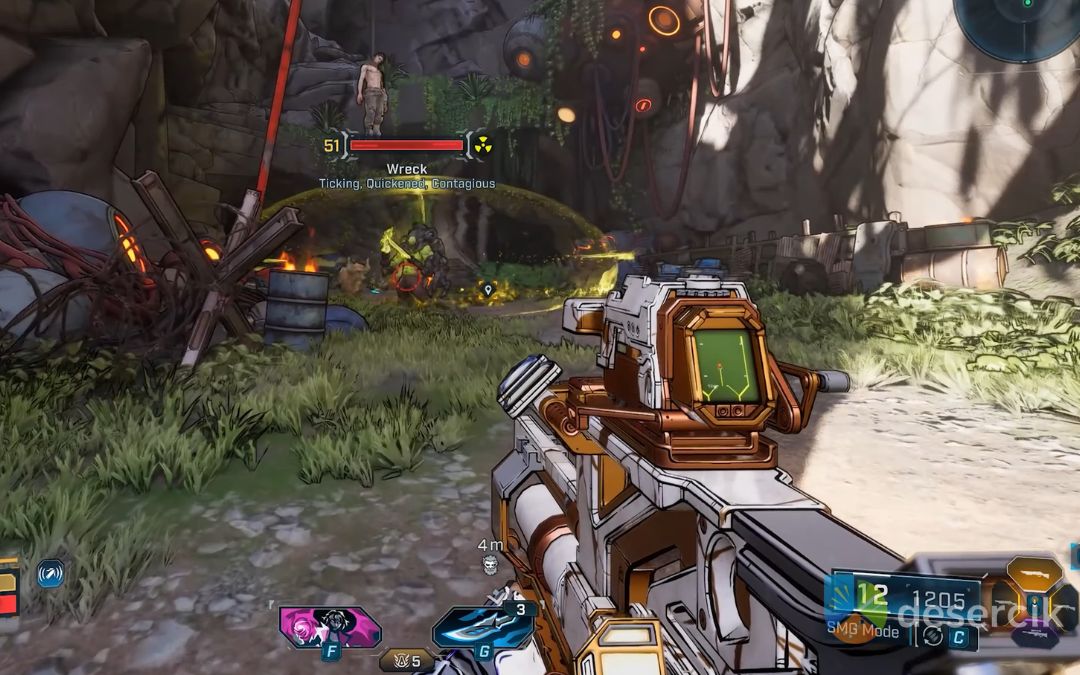Click the blue hexagonal signal status icon
The width and height of the screenshot is (1080, 675).
(50, 573)
